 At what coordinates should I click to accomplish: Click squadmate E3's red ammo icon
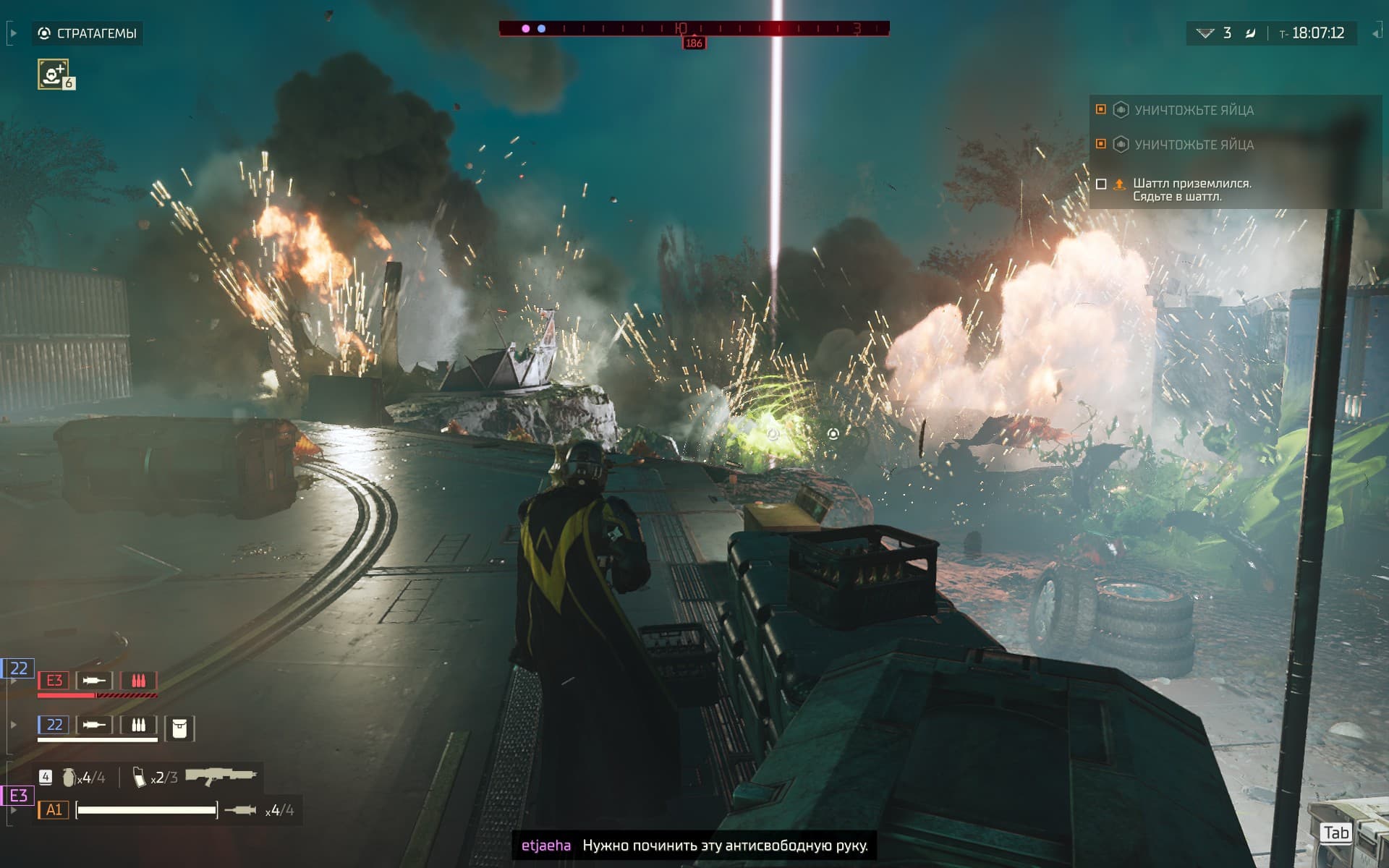pos(138,681)
